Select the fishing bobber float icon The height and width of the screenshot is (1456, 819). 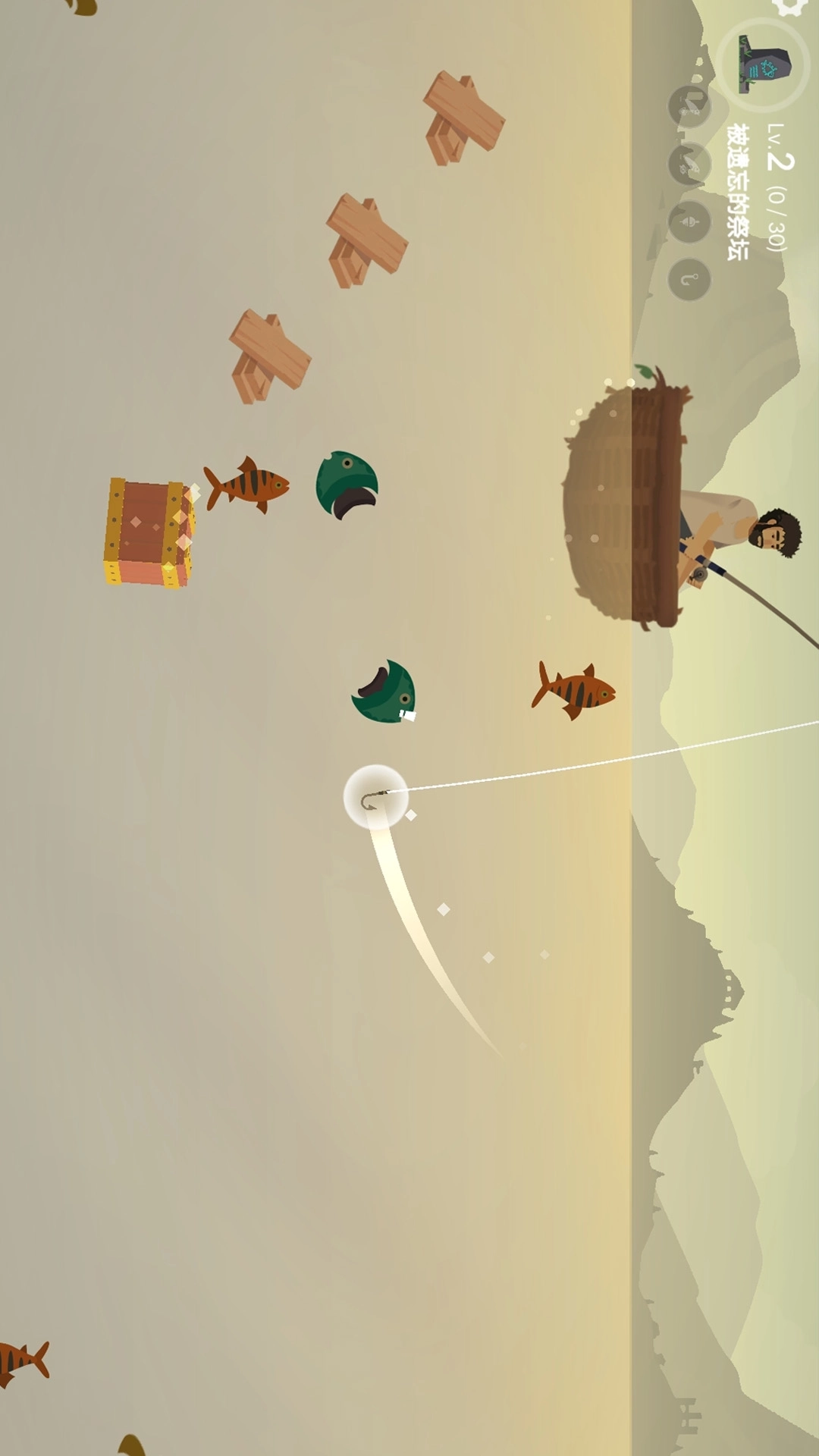click(x=689, y=221)
